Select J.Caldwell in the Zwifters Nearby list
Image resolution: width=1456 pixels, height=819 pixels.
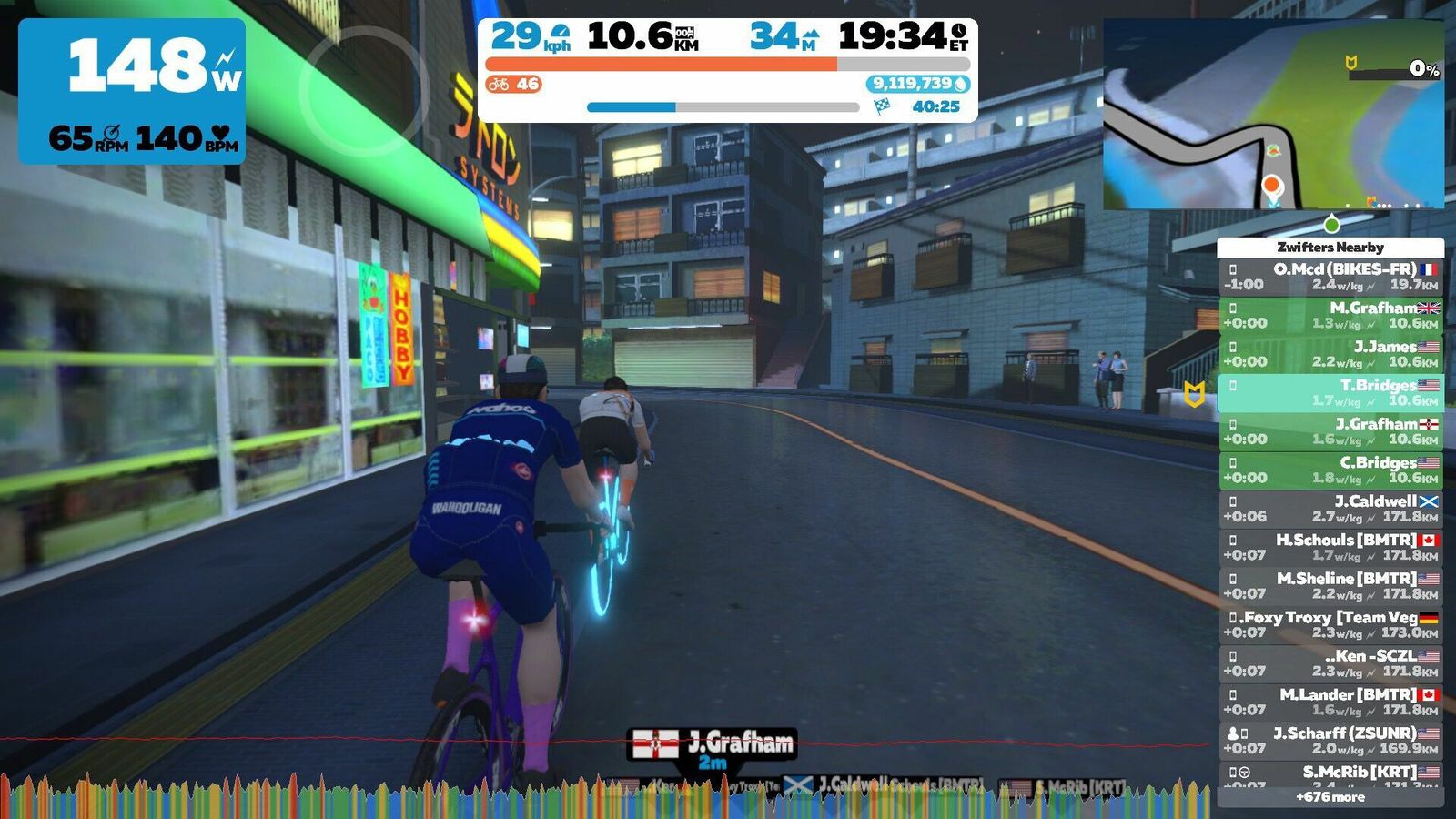click(x=1330, y=509)
